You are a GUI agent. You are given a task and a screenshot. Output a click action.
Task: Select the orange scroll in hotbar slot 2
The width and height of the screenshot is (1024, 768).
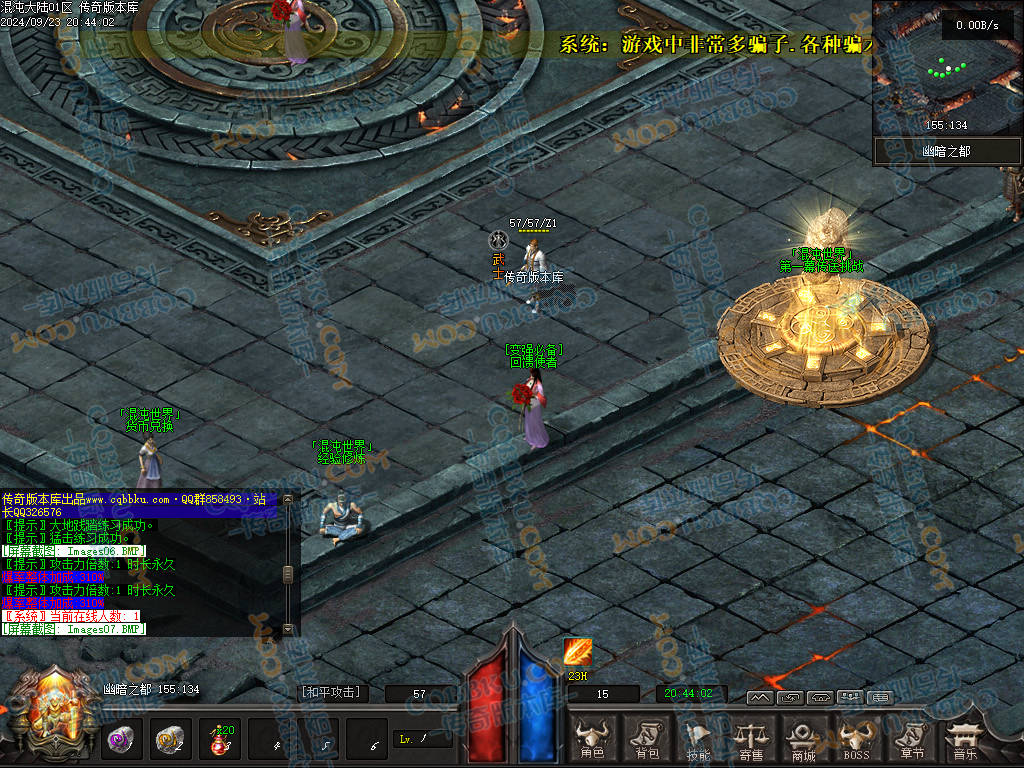point(171,740)
